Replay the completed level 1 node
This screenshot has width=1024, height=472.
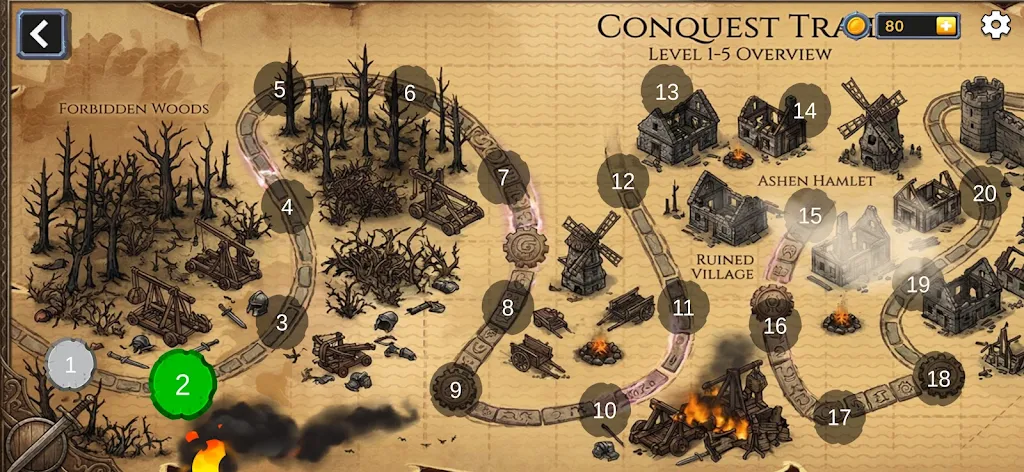pyautogui.click(x=71, y=364)
